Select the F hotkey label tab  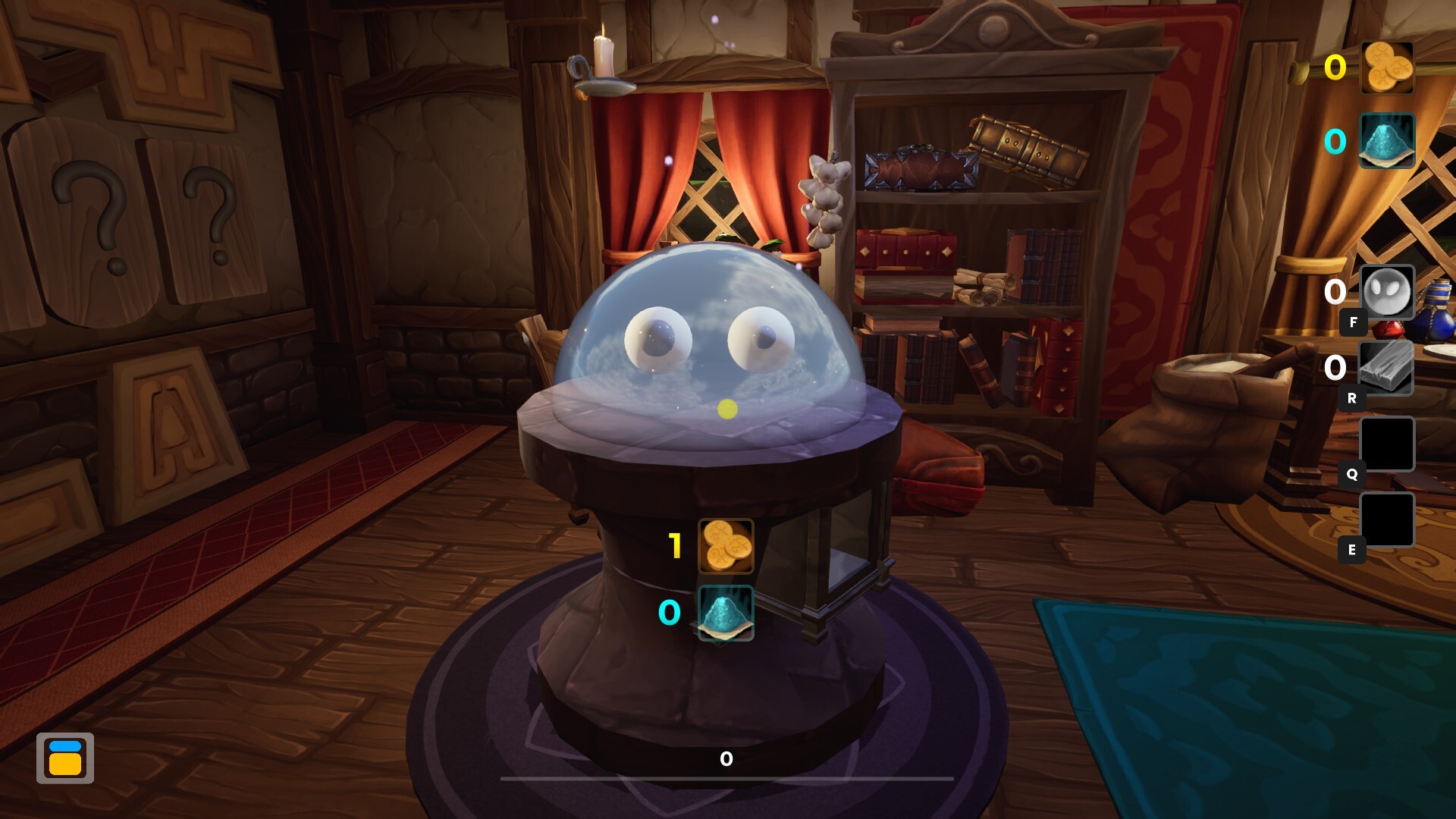(x=1352, y=322)
